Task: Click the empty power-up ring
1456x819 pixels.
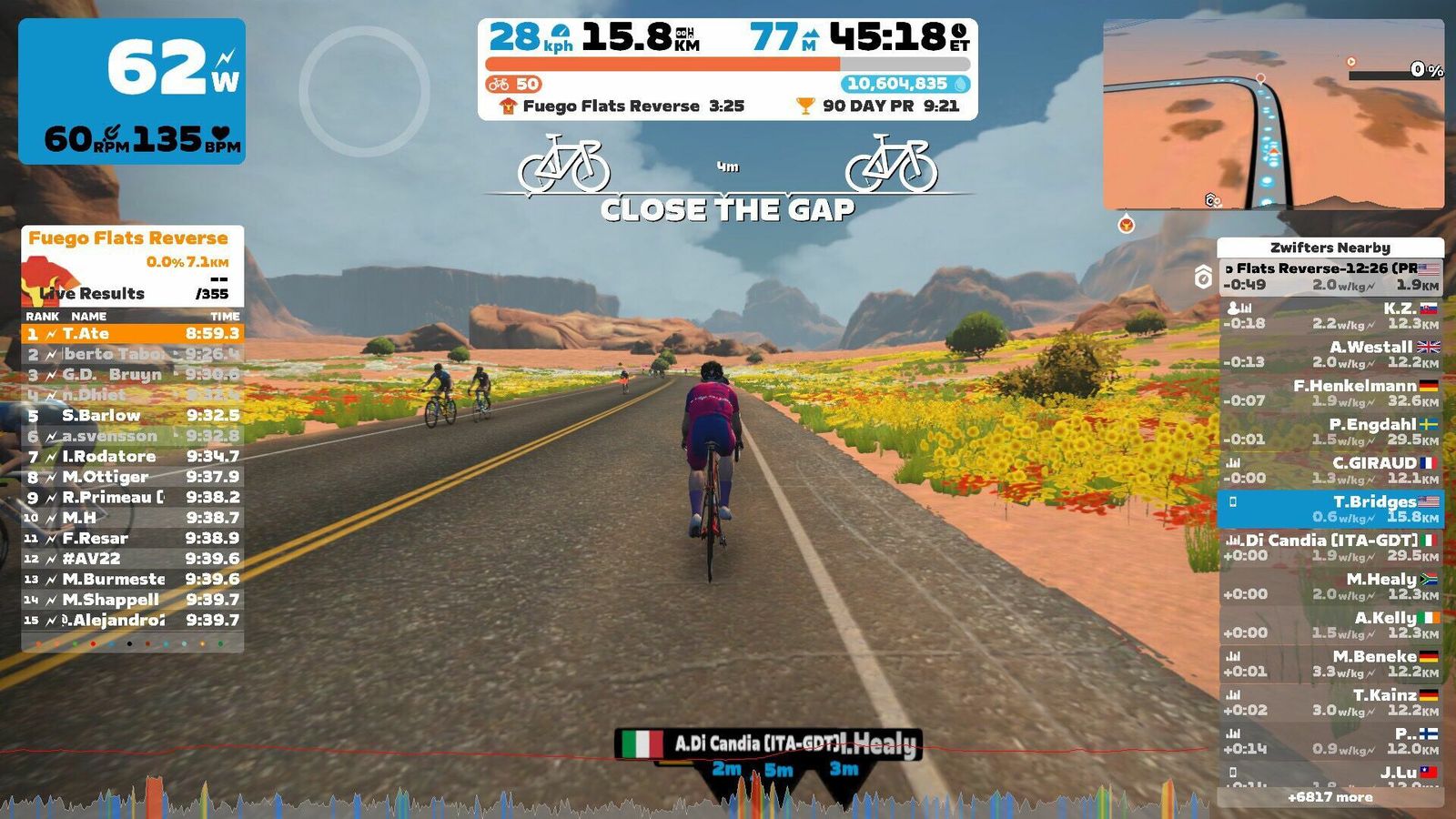Action: [x=364, y=91]
